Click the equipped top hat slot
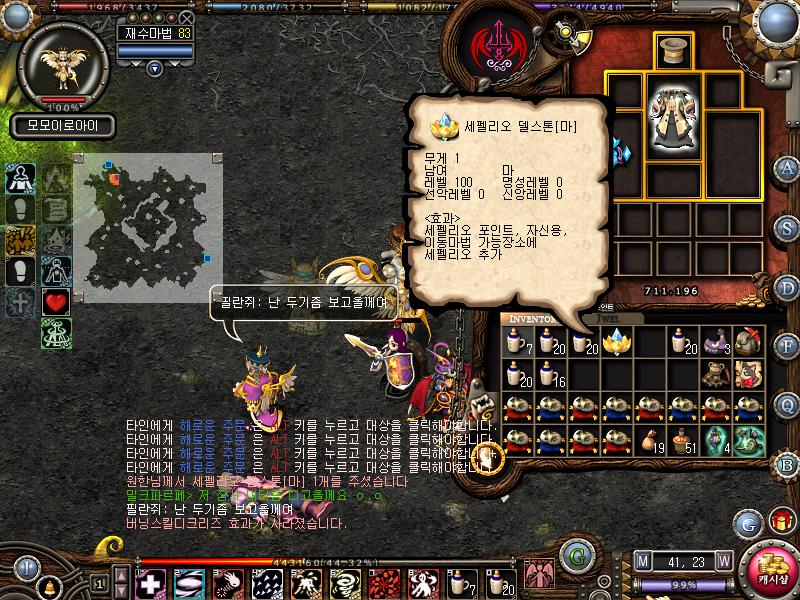800x600 pixels. coord(674,50)
